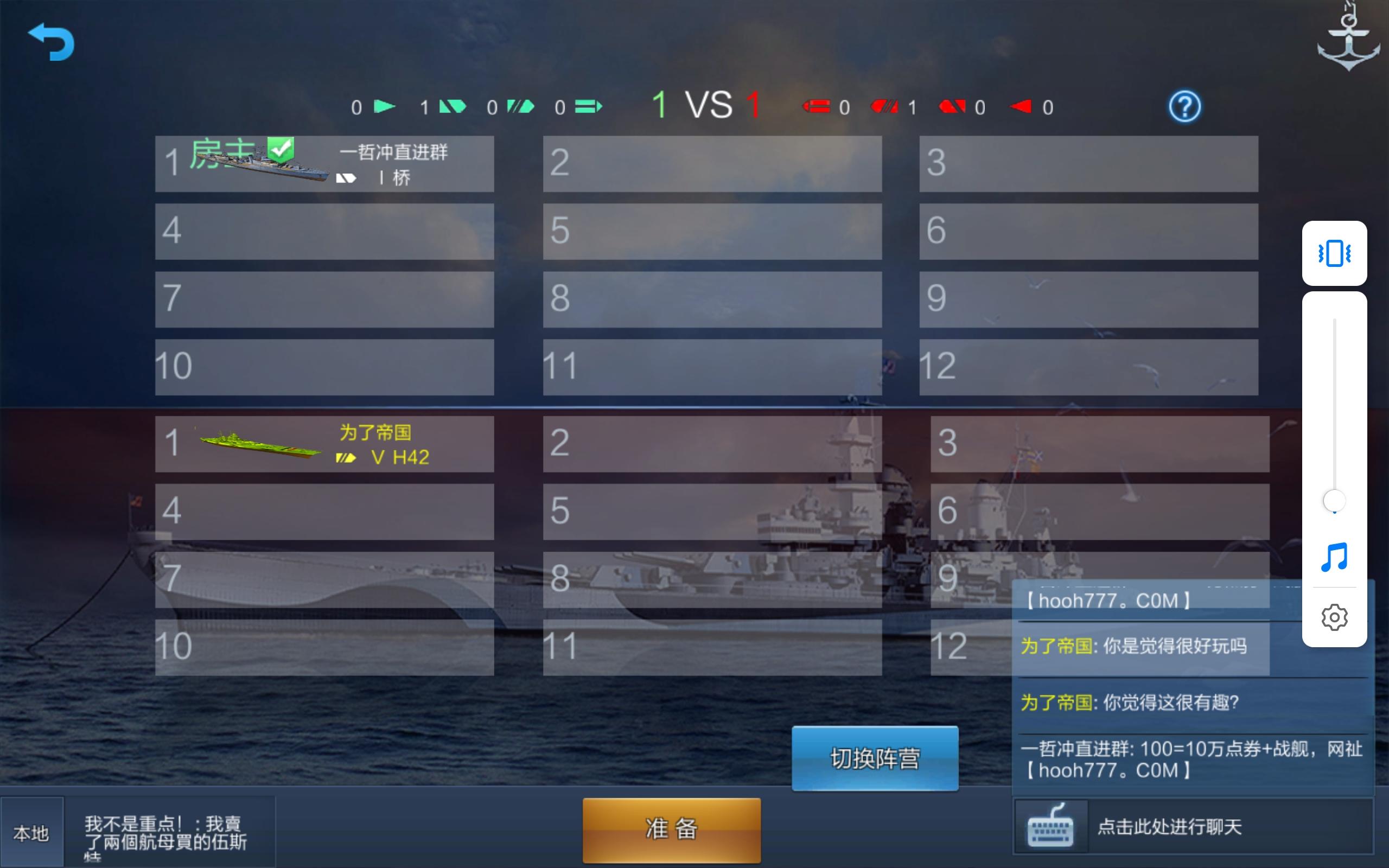
Task: Click the green striped cruiser icon showing 1
Action: [x=454, y=106]
